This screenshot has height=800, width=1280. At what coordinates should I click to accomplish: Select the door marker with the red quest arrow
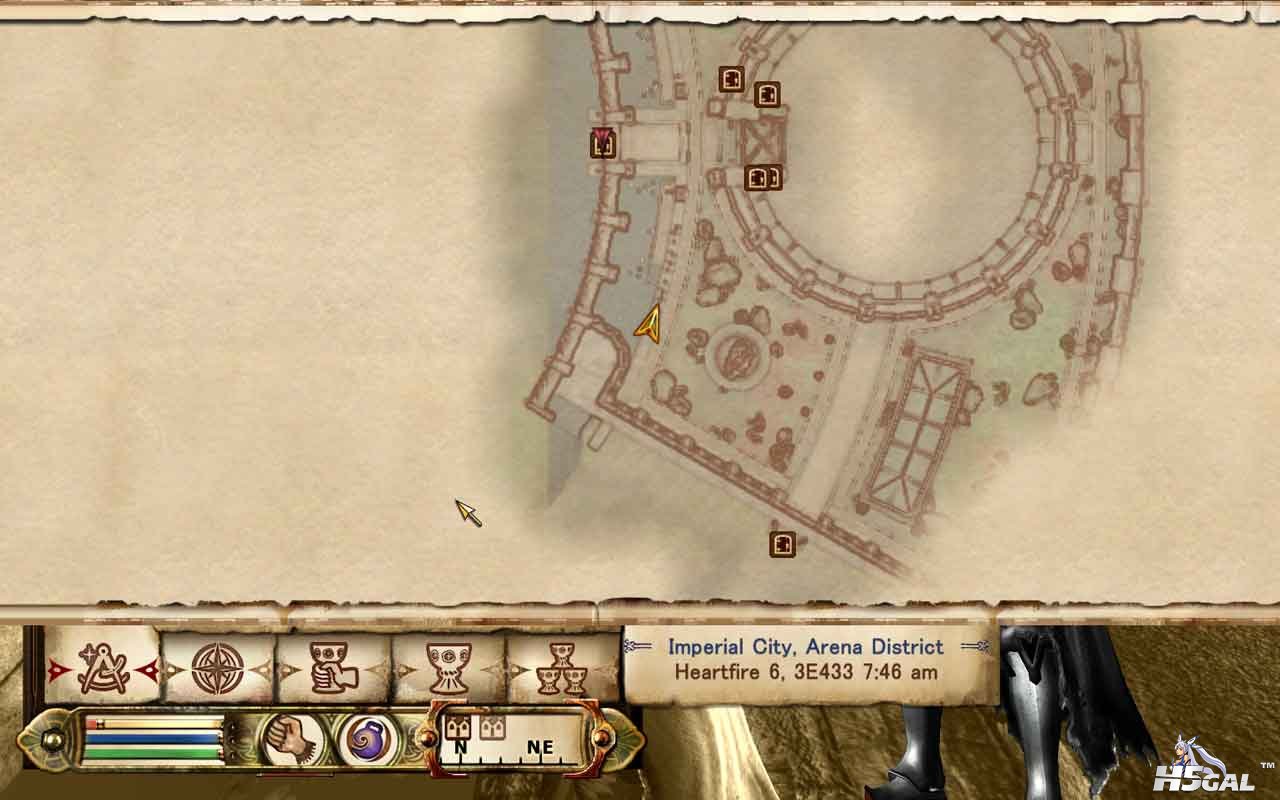[x=602, y=145]
